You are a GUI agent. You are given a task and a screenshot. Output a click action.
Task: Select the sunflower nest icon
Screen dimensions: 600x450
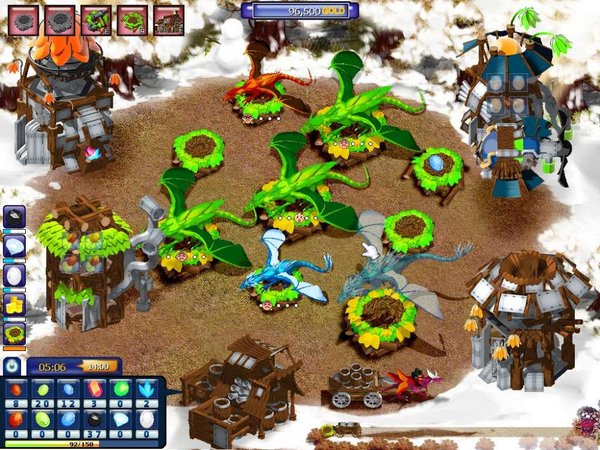click(x=14, y=330)
